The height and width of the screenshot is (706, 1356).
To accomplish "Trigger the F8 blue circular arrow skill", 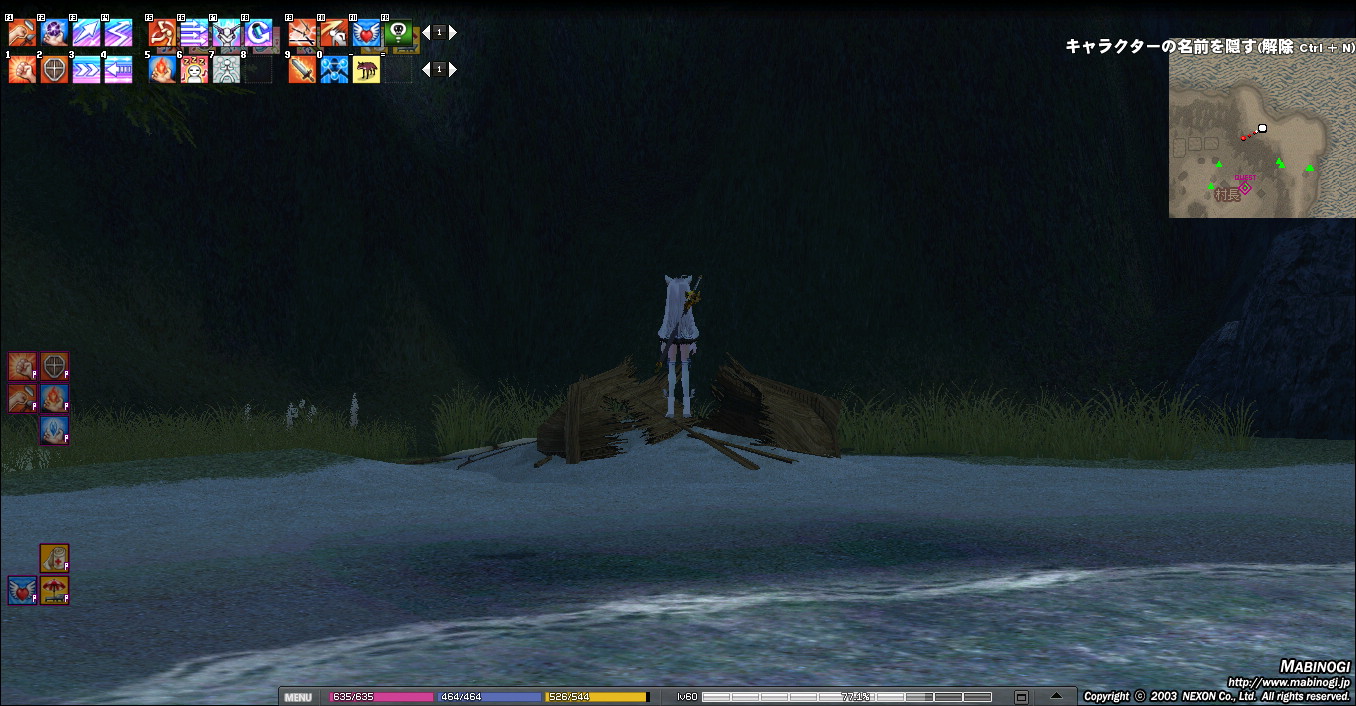I will pyautogui.click(x=258, y=33).
